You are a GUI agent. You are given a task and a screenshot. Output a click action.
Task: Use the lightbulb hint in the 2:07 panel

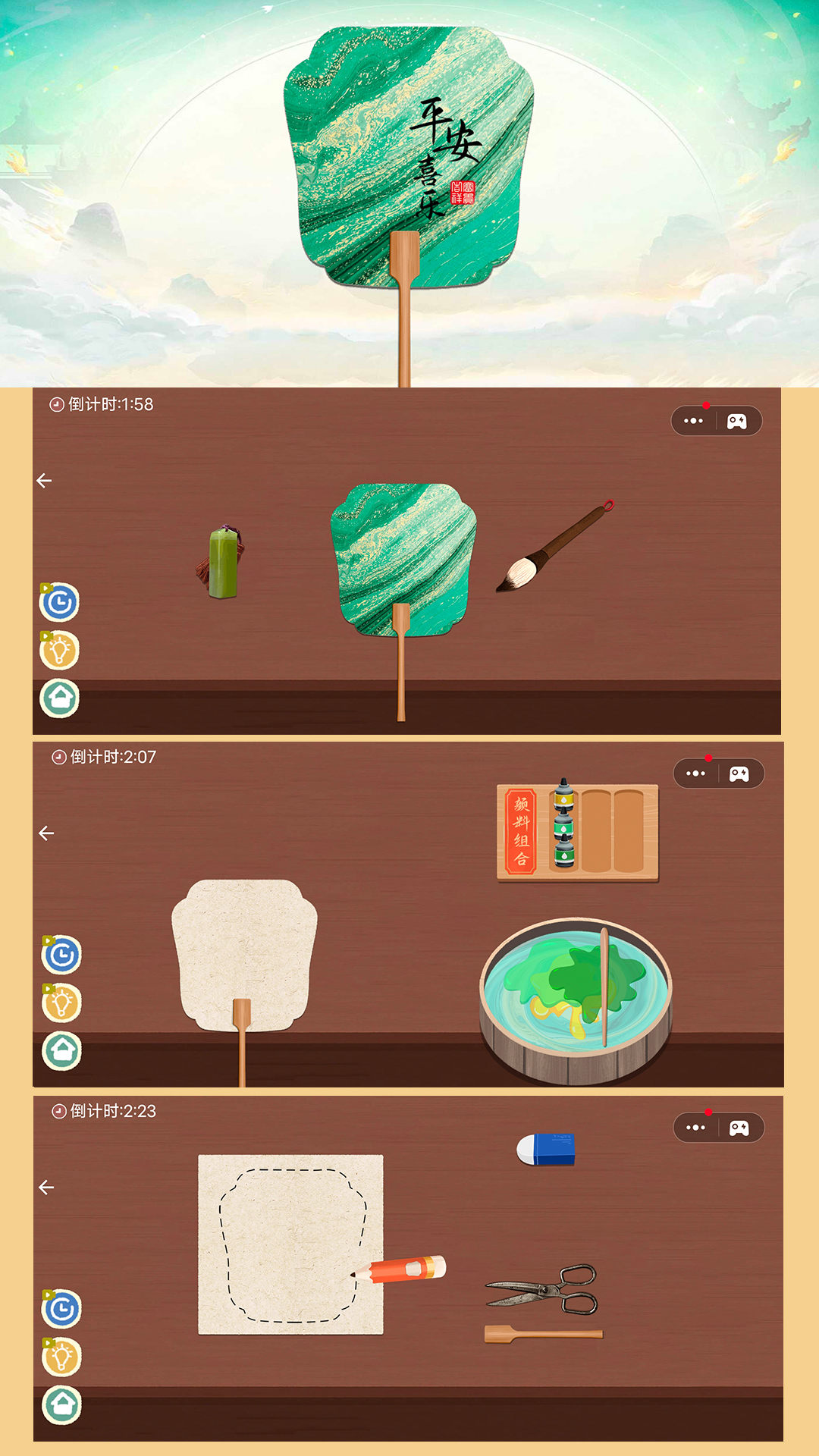[62, 1003]
